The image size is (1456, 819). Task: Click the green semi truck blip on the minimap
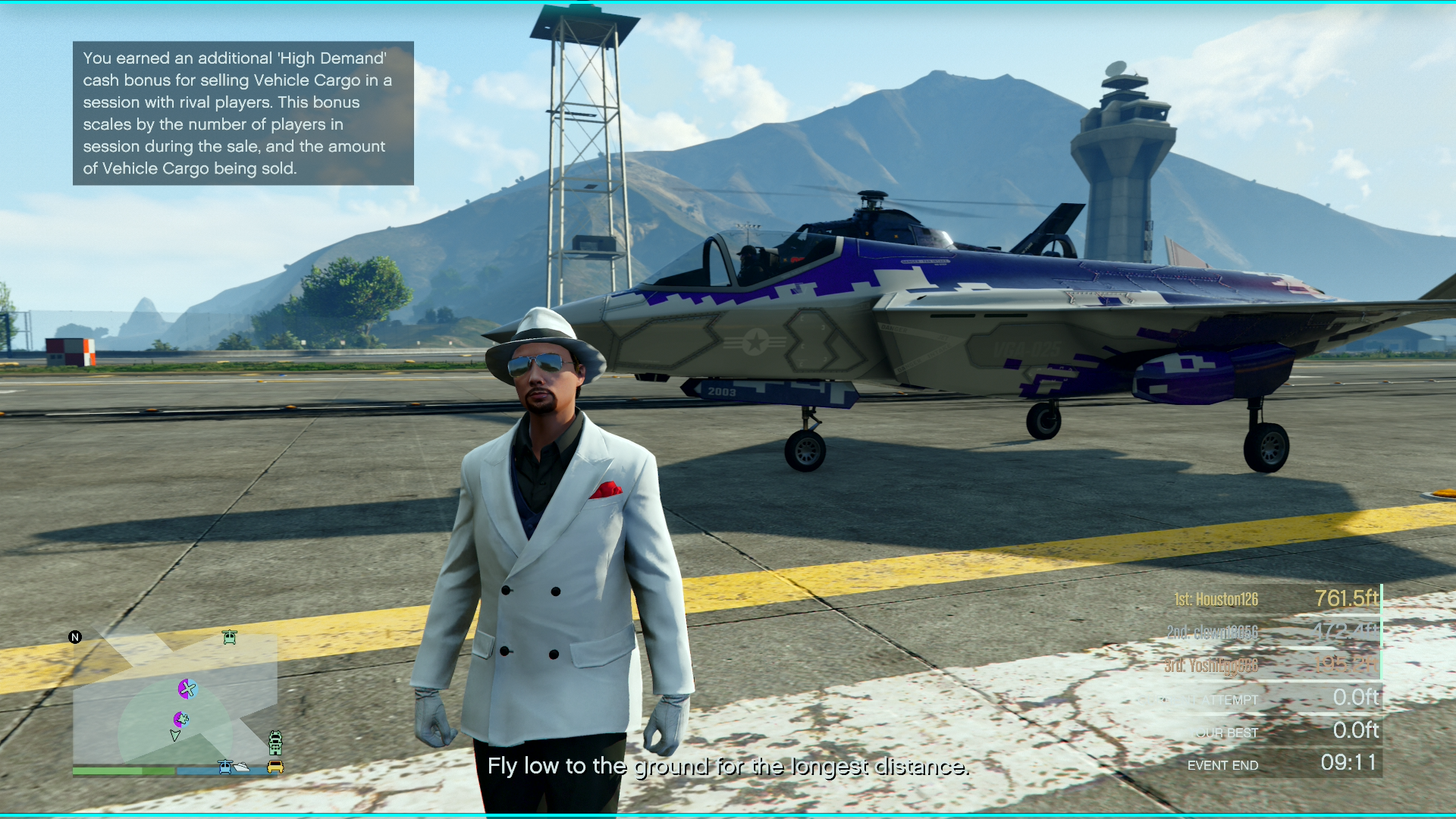pyautogui.click(x=275, y=742)
